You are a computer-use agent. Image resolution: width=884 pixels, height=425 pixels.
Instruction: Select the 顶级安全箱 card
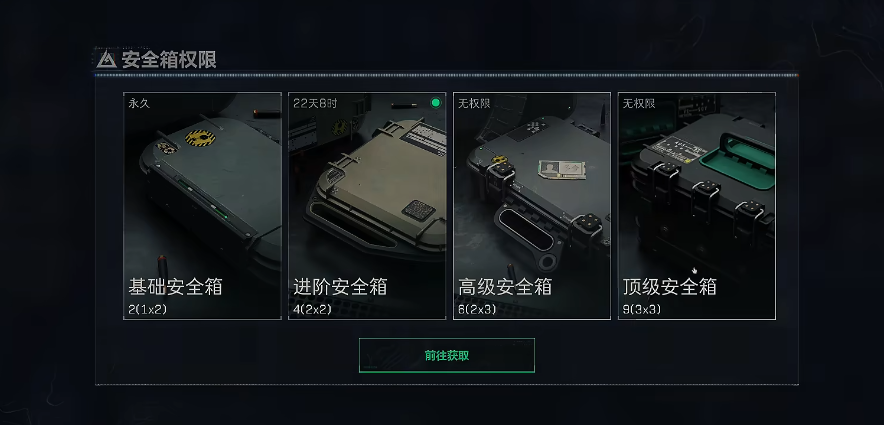point(697,206)
